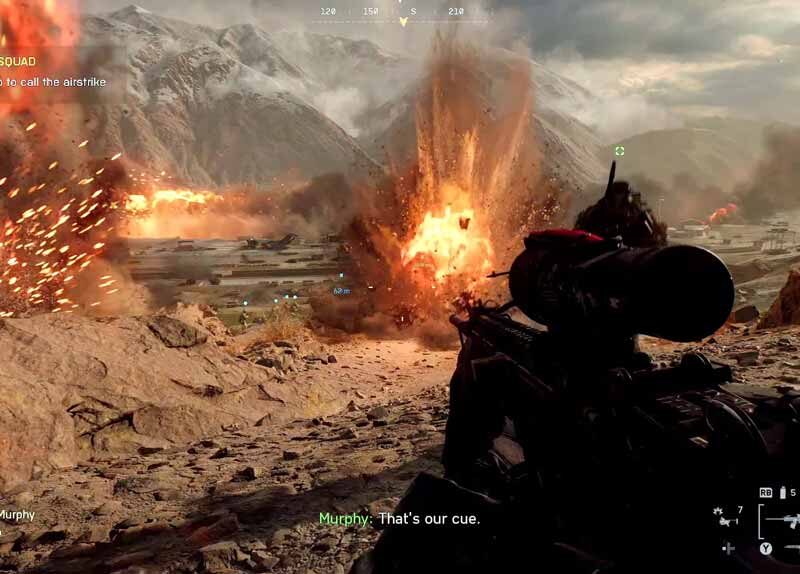Open the SQUAD objective panel
The width and height of the screenshot is (800, 574).
tap(18, 61)
